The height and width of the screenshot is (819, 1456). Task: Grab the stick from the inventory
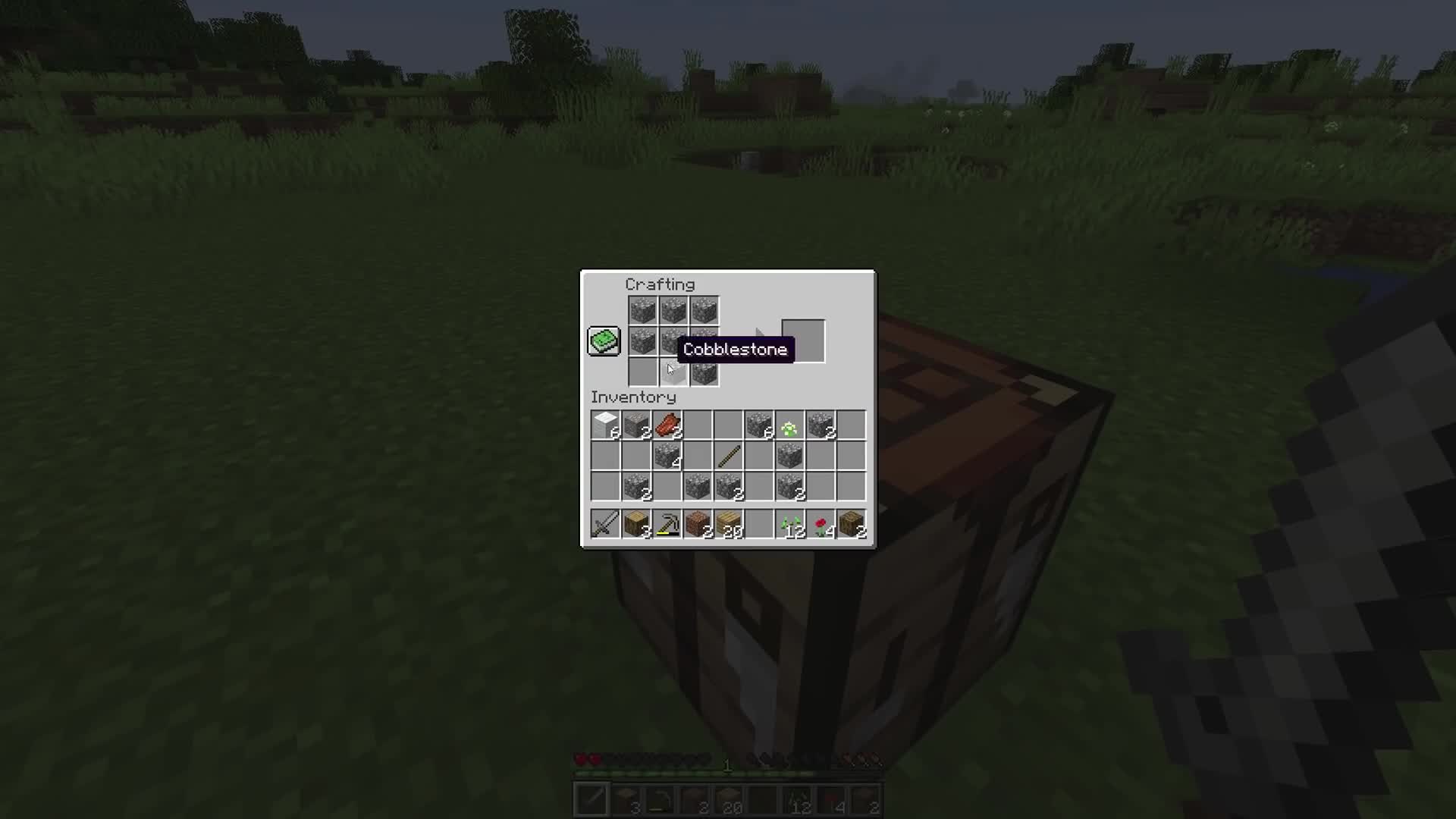pyautogui.click(x=728, y=455)
